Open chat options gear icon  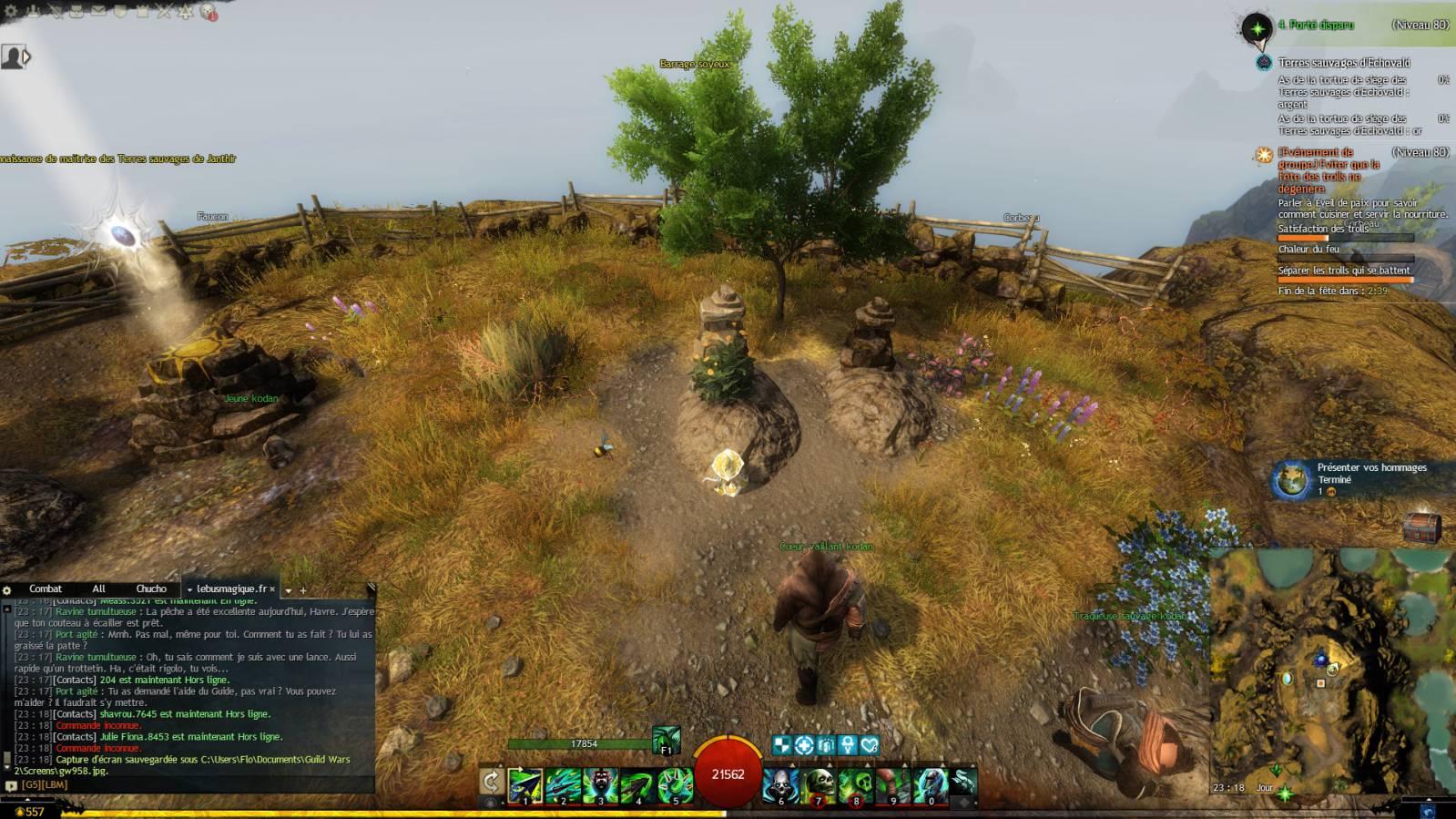tap(7, 590)
